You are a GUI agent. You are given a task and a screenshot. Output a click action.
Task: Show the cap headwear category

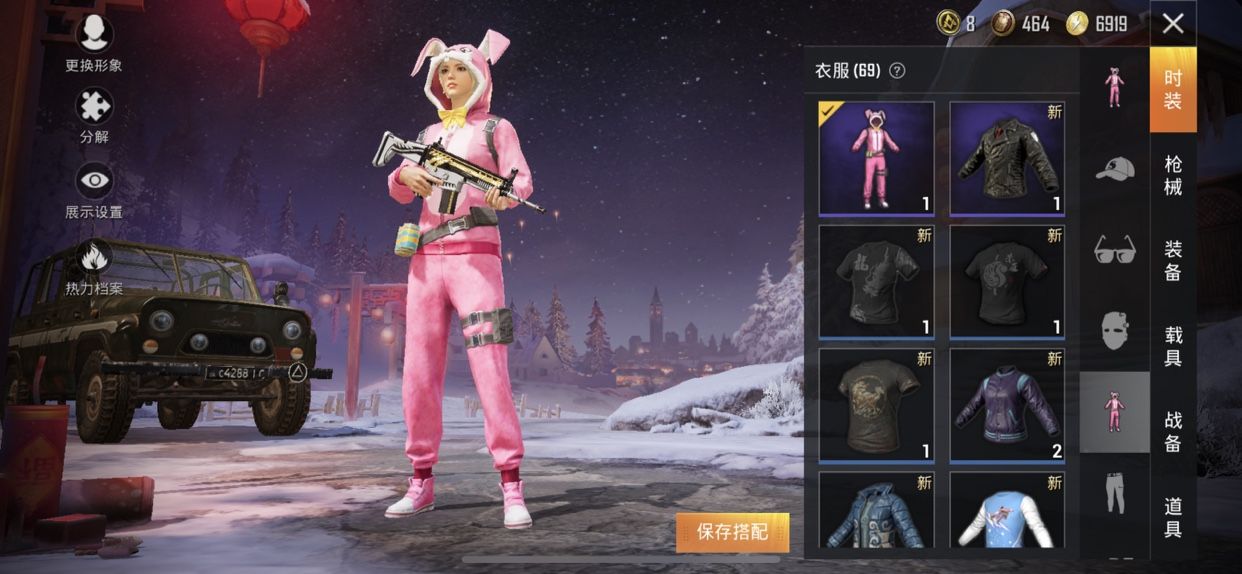pos(1114,168)
